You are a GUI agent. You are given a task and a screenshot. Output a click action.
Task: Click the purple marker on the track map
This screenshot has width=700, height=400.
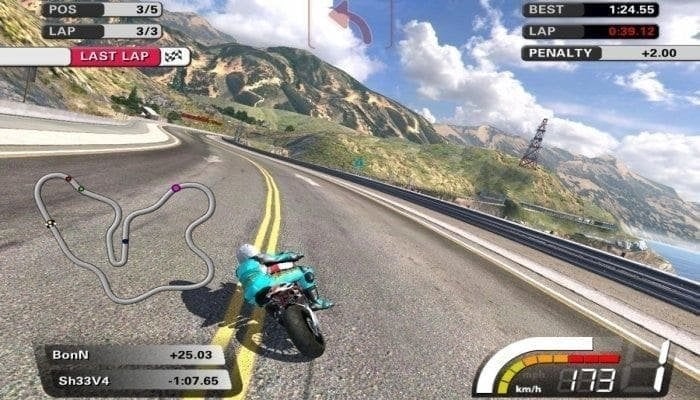(x=176, y=188)
